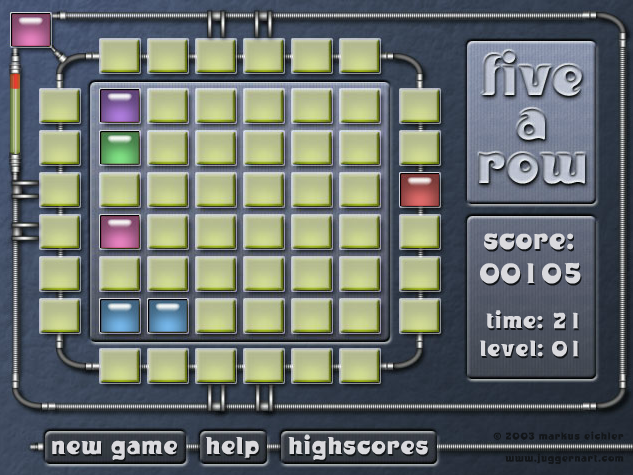This screenshot has height=475, width=633.
Task: Select the purple block on the board
Action: [x=119, y=106]
